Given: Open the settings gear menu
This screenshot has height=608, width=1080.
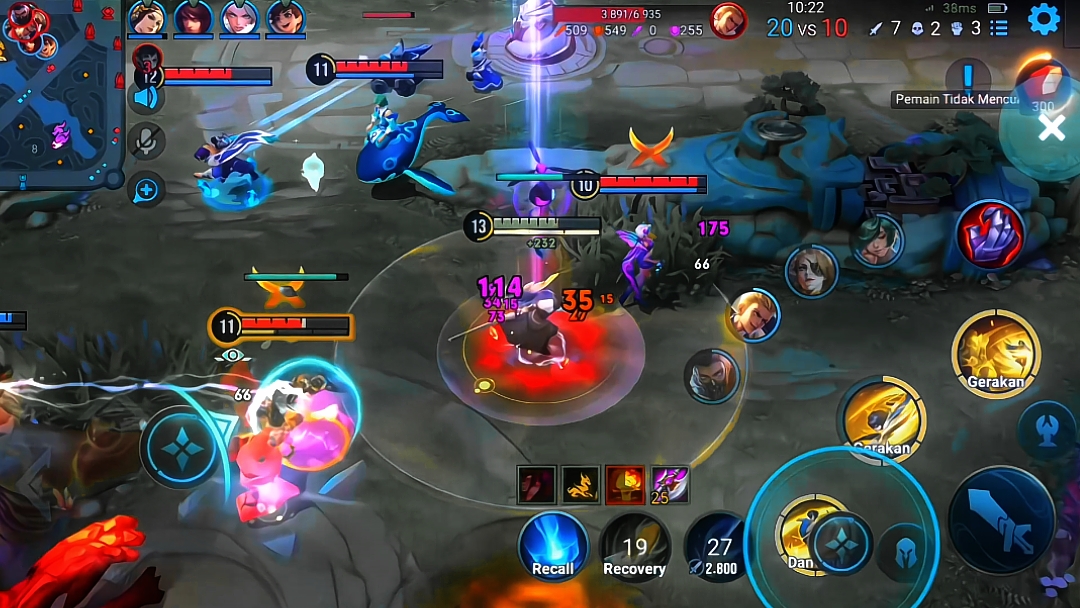Looking at the screenshot, I should click(x=1043, y=19).
